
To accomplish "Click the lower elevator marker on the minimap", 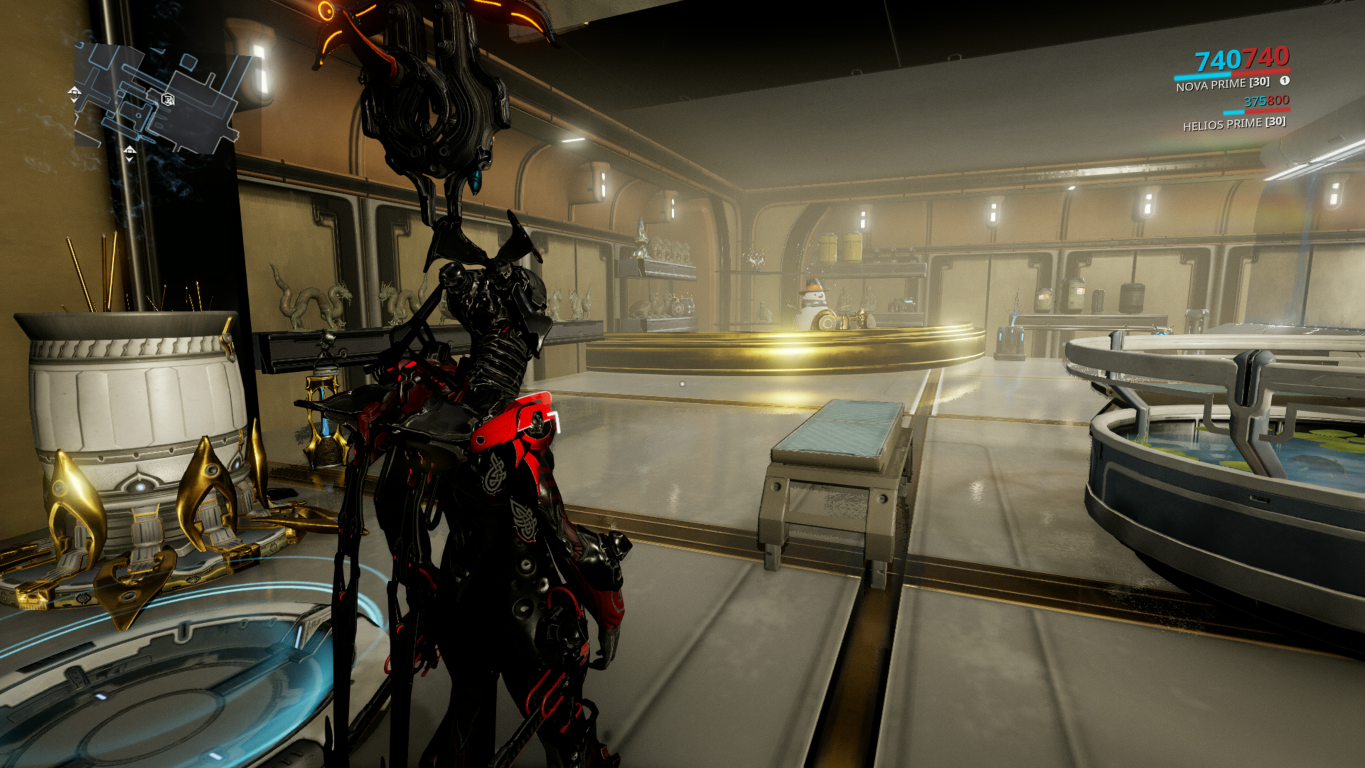I will [x=130, y=152].
